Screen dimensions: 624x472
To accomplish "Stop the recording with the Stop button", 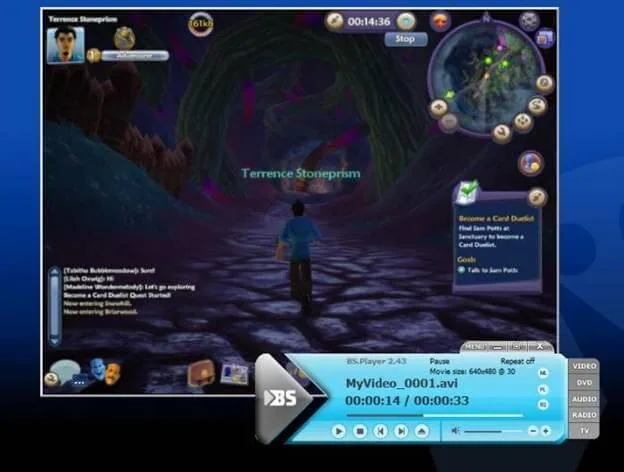I will coord(404,39).
